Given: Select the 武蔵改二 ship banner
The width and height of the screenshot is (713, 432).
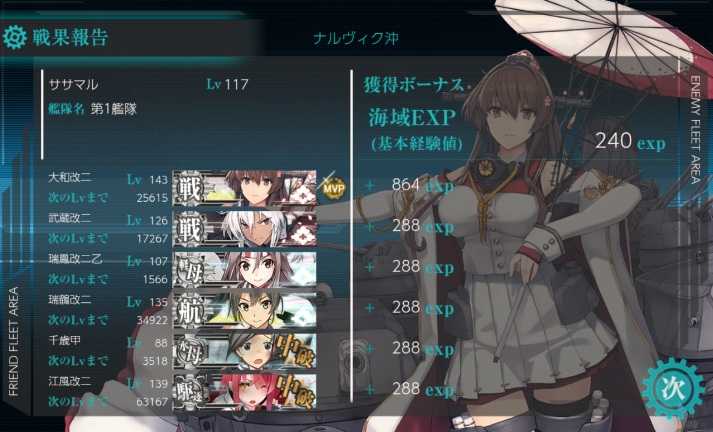Looking at the screenshot, I should click(245, 227).
